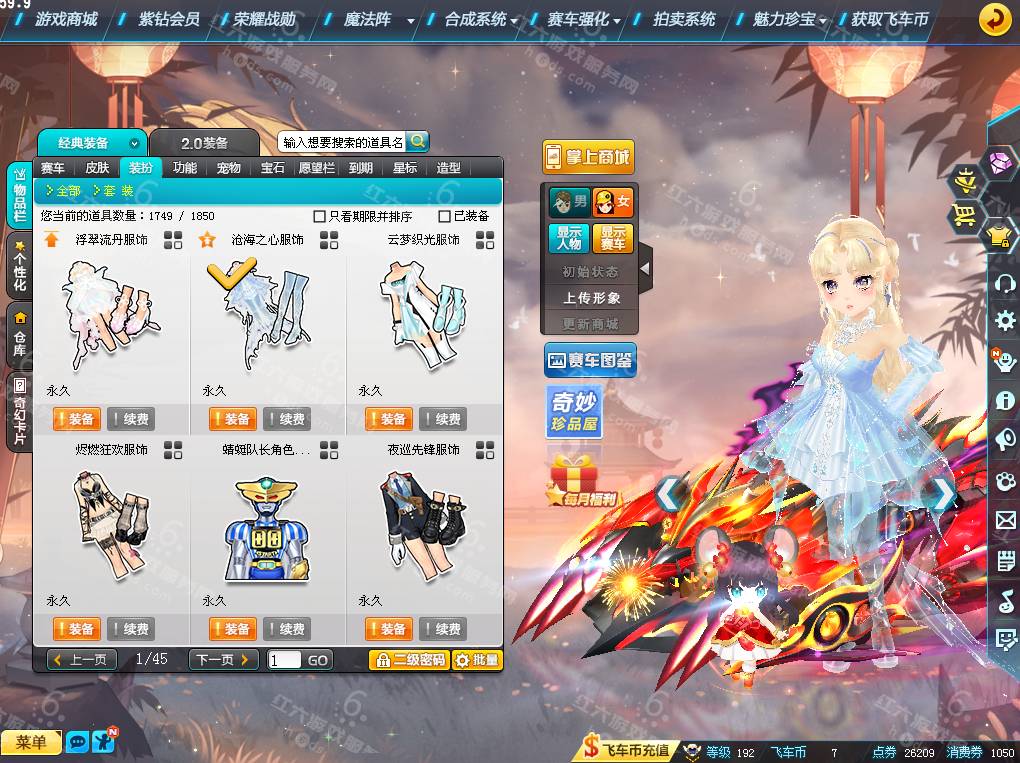Open the 拍卖系统 auction menu

pyautogui.click(x=684, y=19)
